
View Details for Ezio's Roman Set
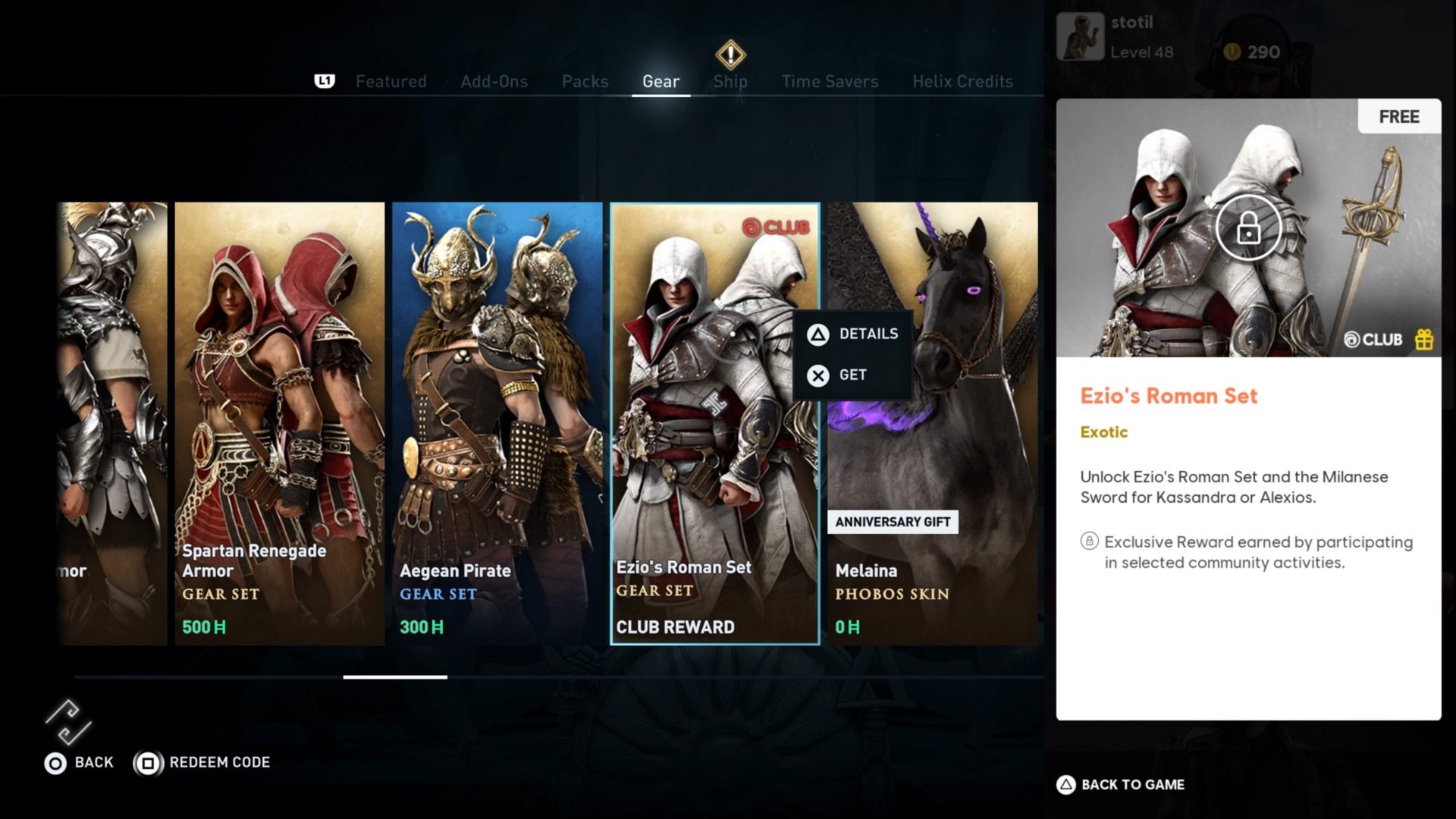pos(853,334)
